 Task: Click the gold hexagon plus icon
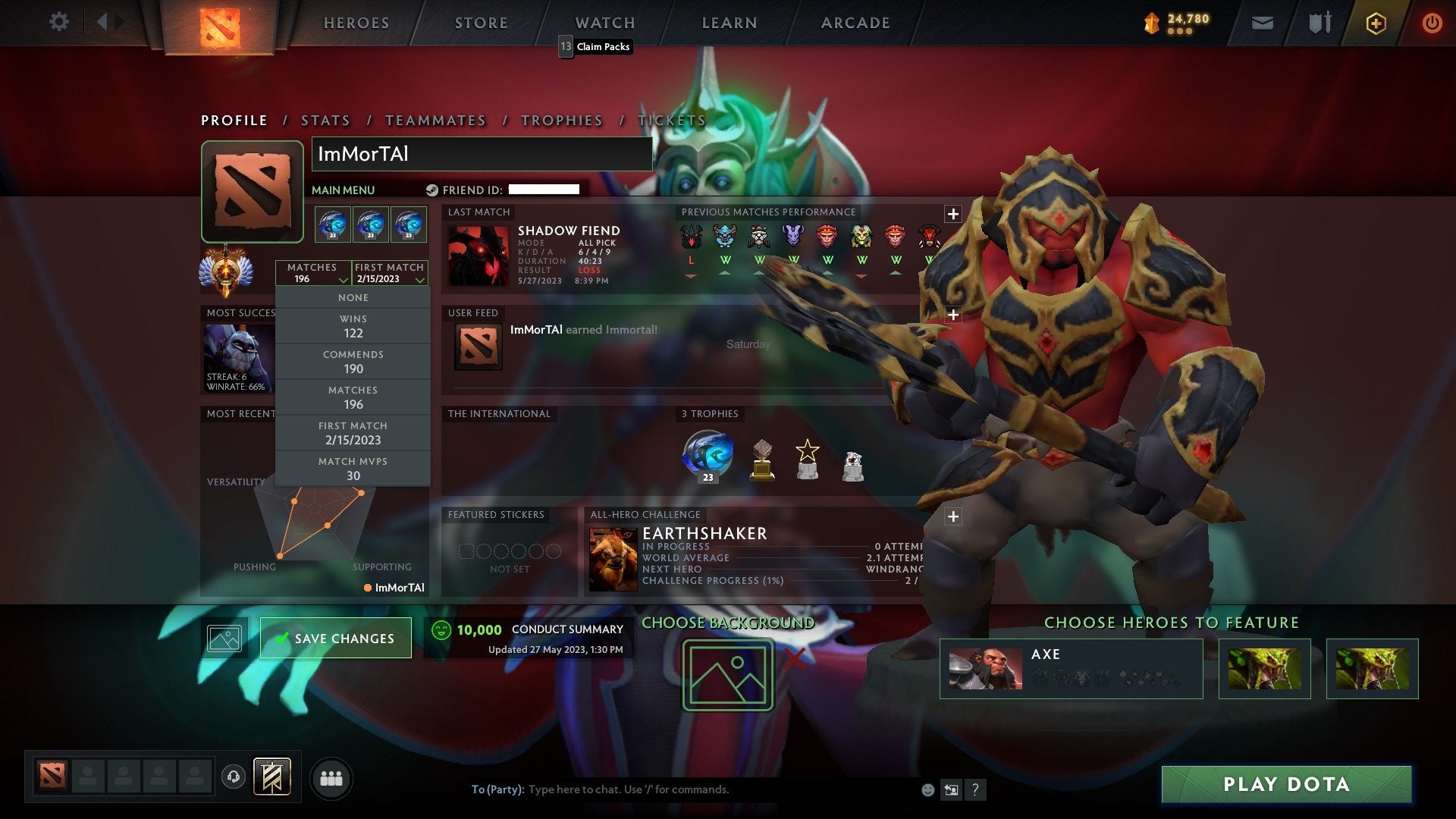click(x=1376, y=24)
